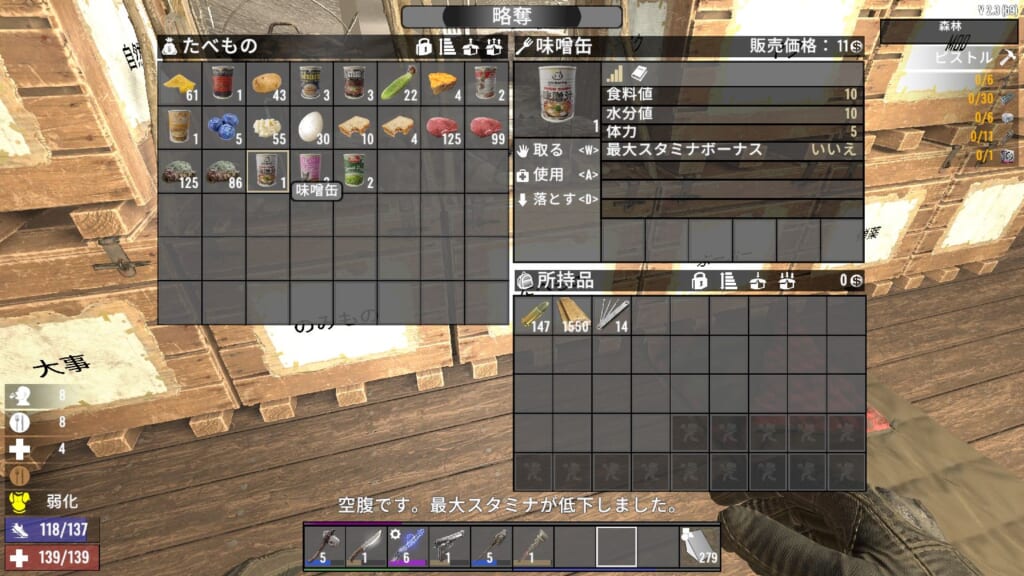Select the stone axe hotbar slot
This screenshot has height=576, width=1024.
tap(323, 547)
